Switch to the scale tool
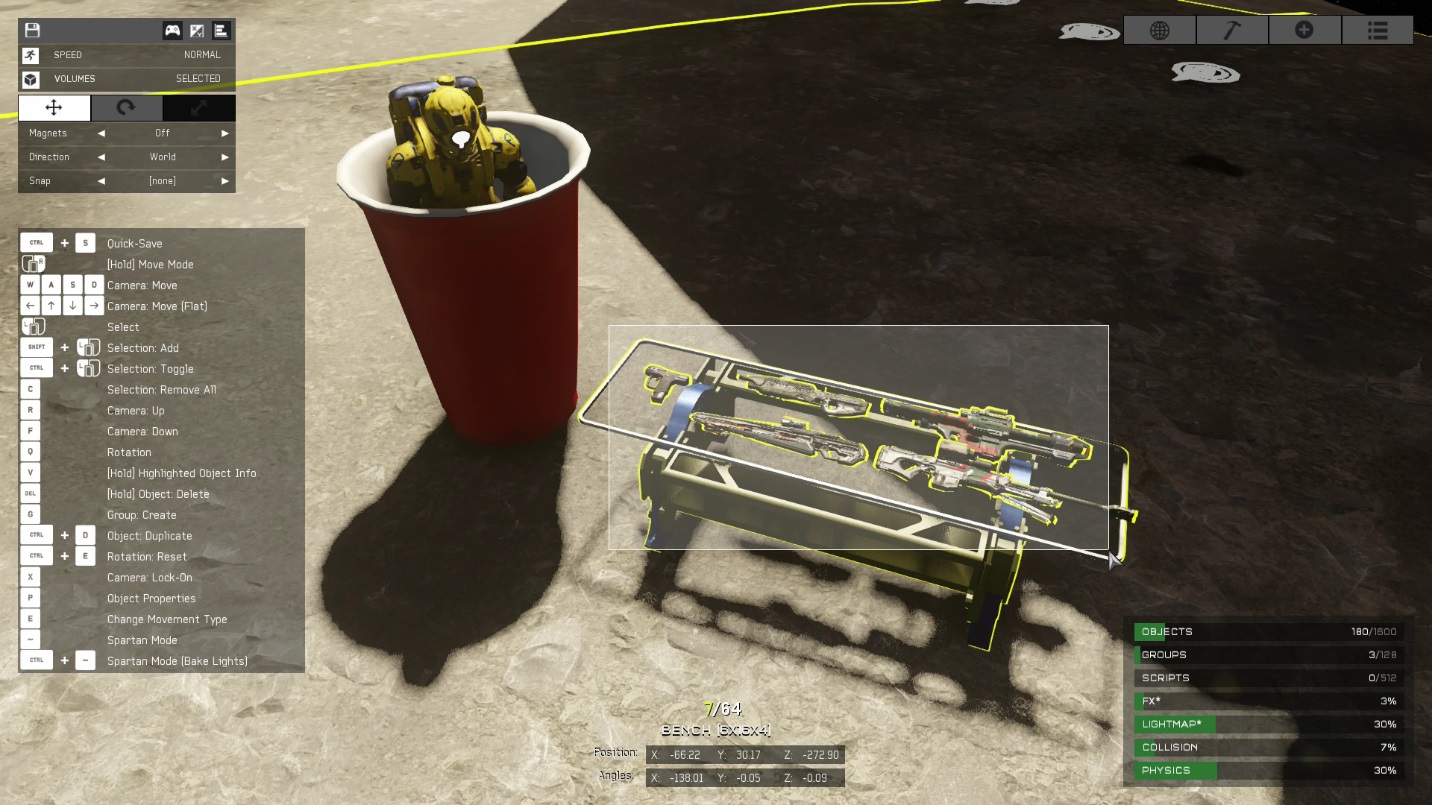 199,108
